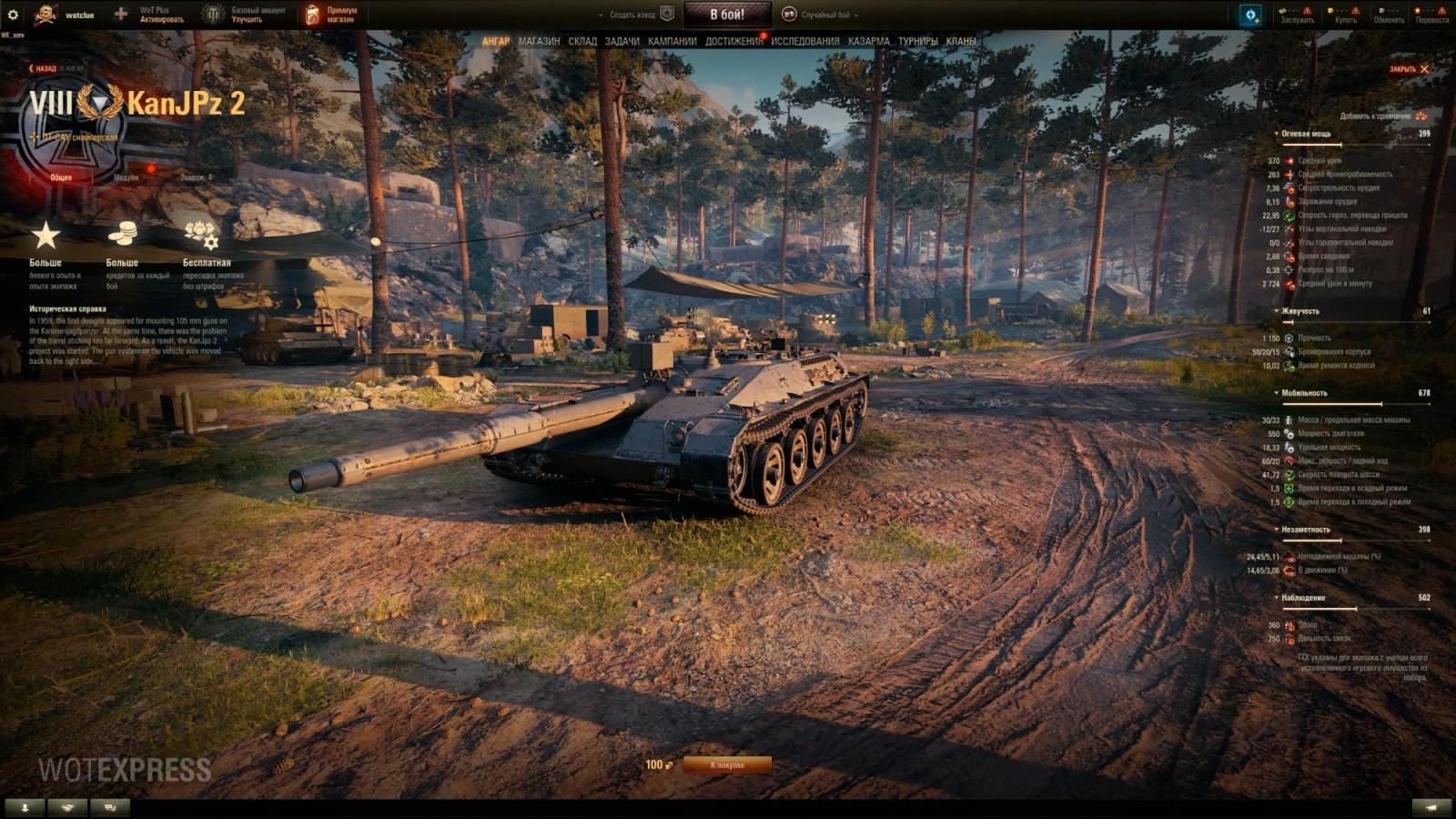Open vehicle comparison via Добавить к сравнению icon

pyautogui.click(x=1420, y=117)
